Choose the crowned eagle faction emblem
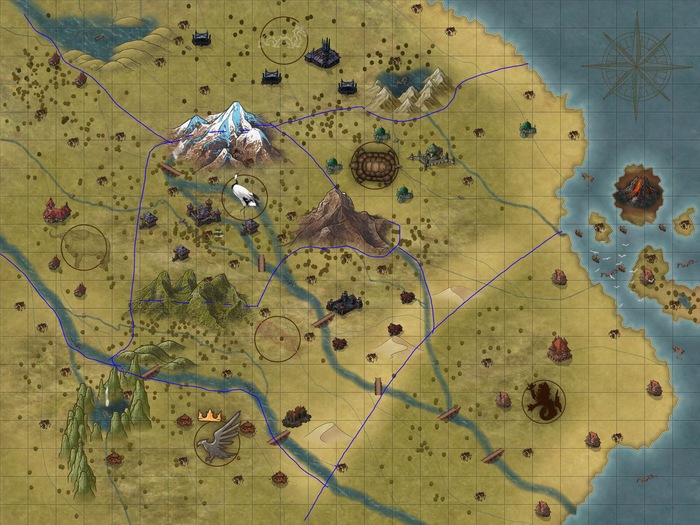 coord(218,436)
